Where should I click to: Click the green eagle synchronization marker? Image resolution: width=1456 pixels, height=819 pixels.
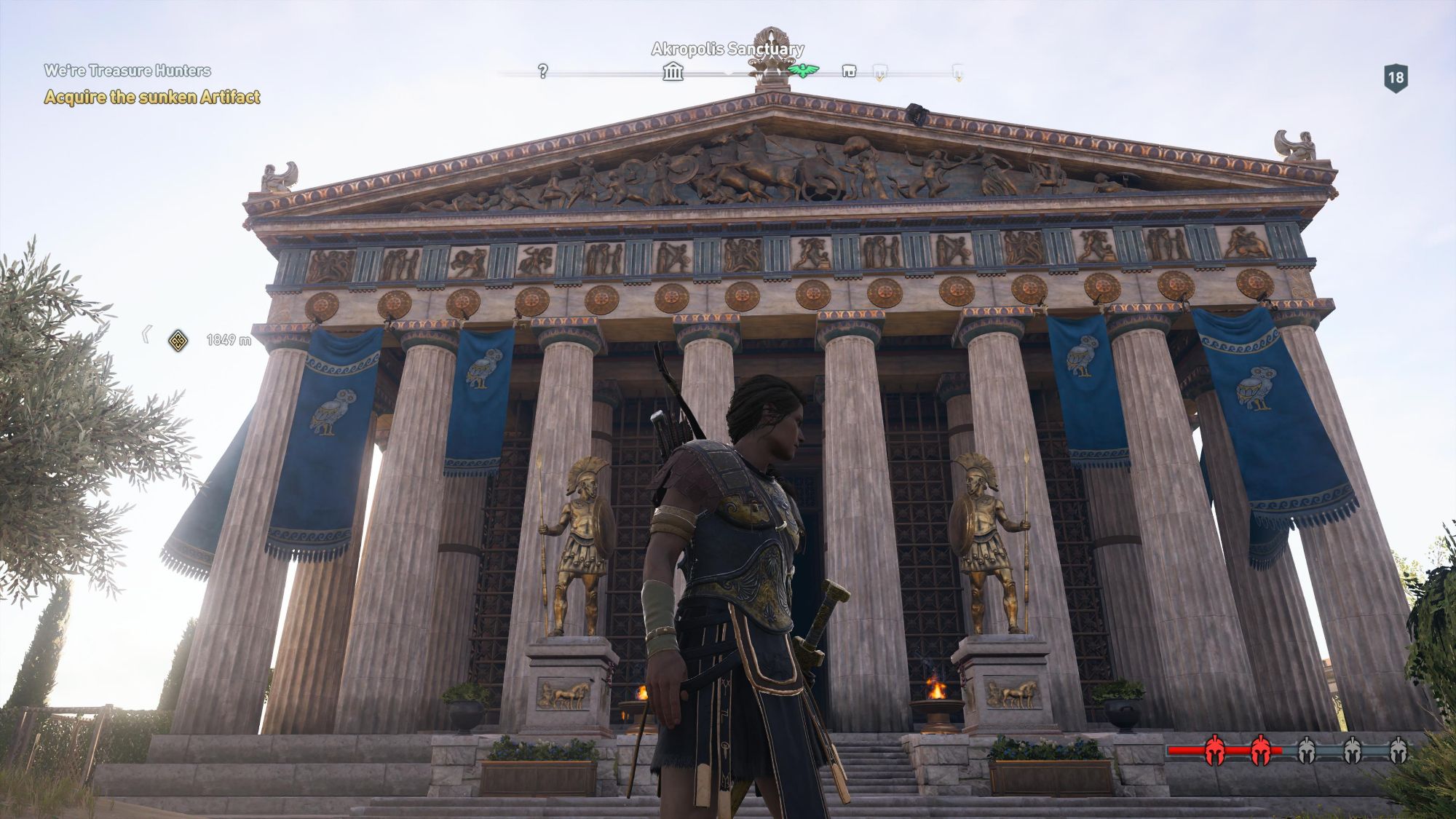[804, 71]
